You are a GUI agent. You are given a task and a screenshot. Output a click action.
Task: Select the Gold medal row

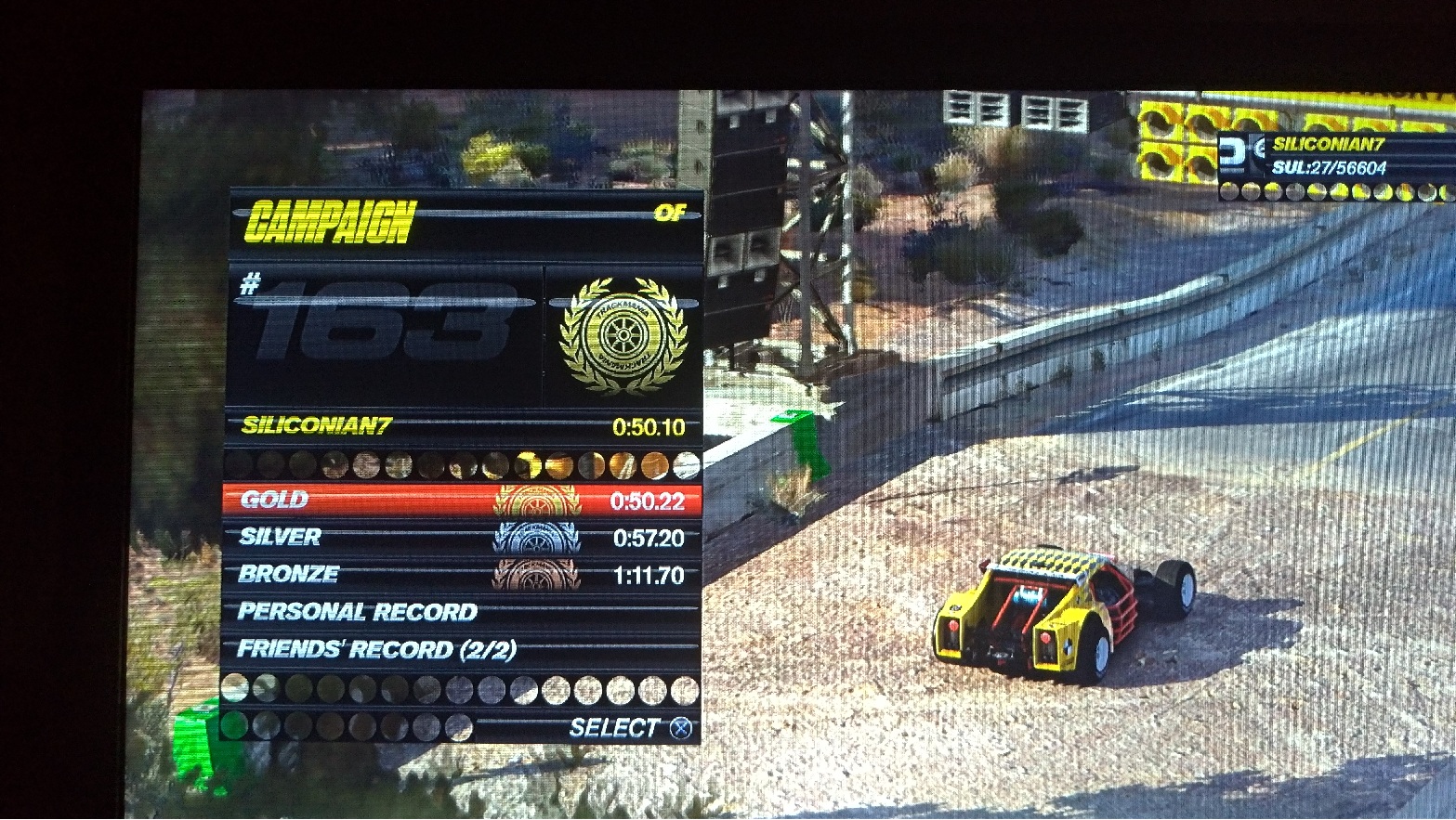pos(462,501)
